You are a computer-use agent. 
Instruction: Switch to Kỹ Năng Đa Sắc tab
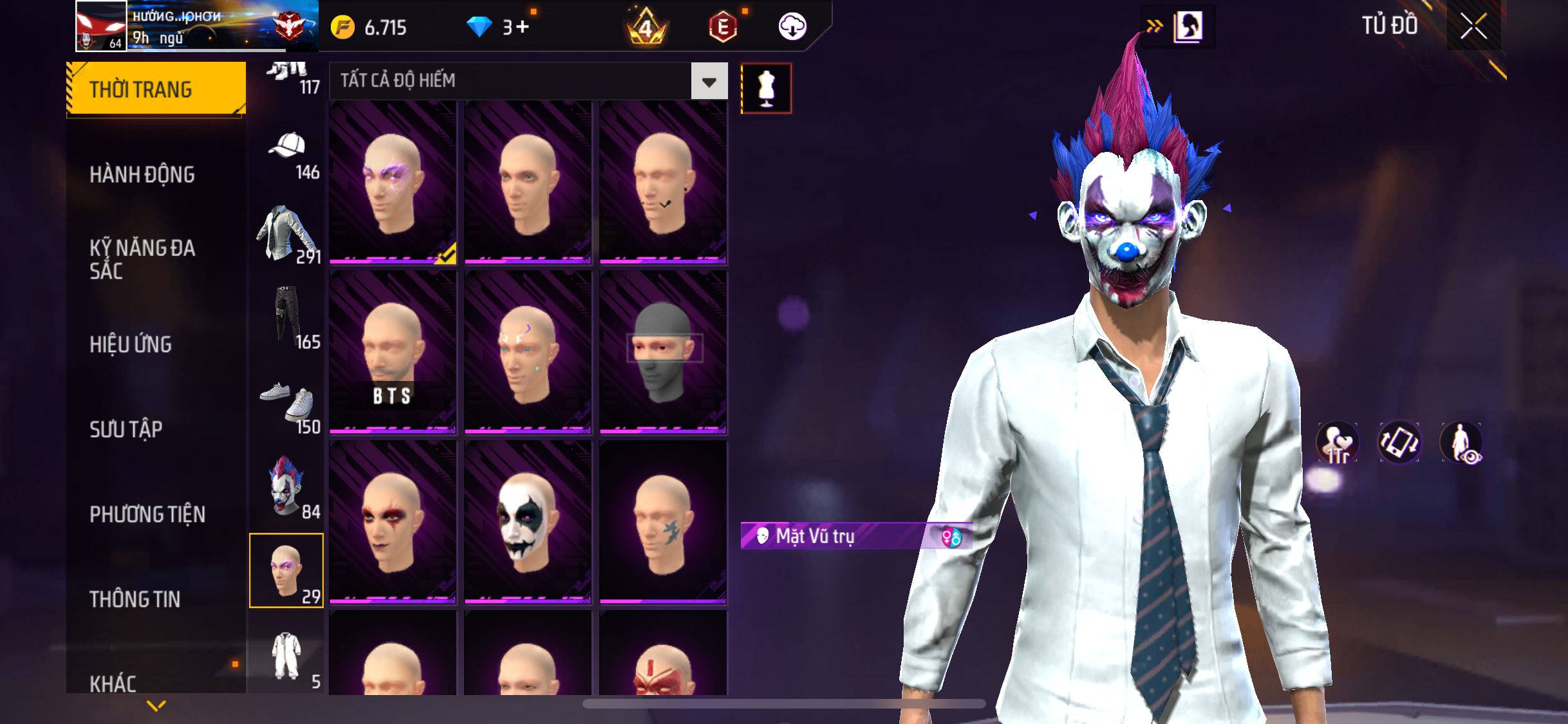tap(142, 259)
